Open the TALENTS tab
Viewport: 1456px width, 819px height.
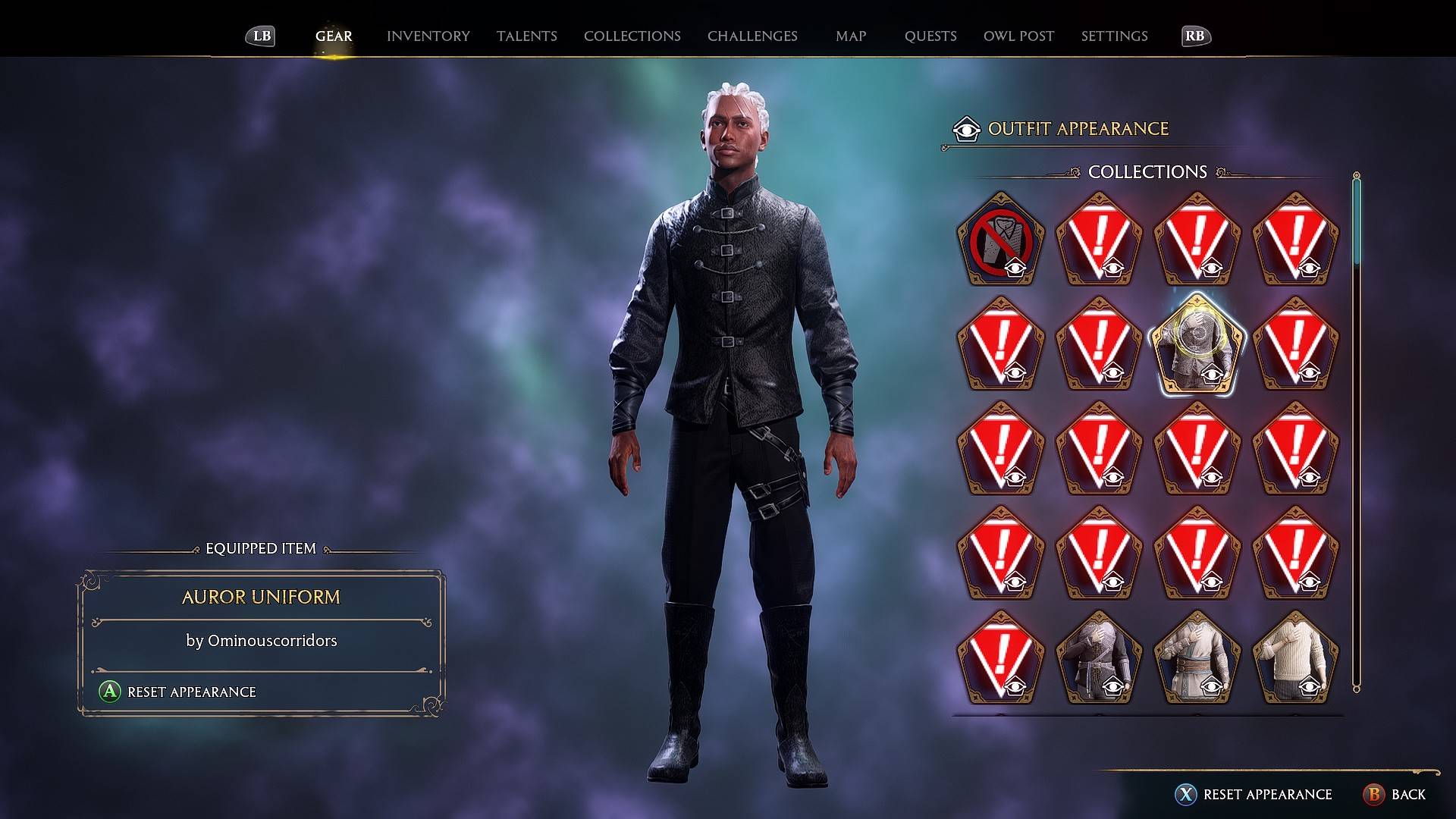pyautogui.click(x=527, y=35)
